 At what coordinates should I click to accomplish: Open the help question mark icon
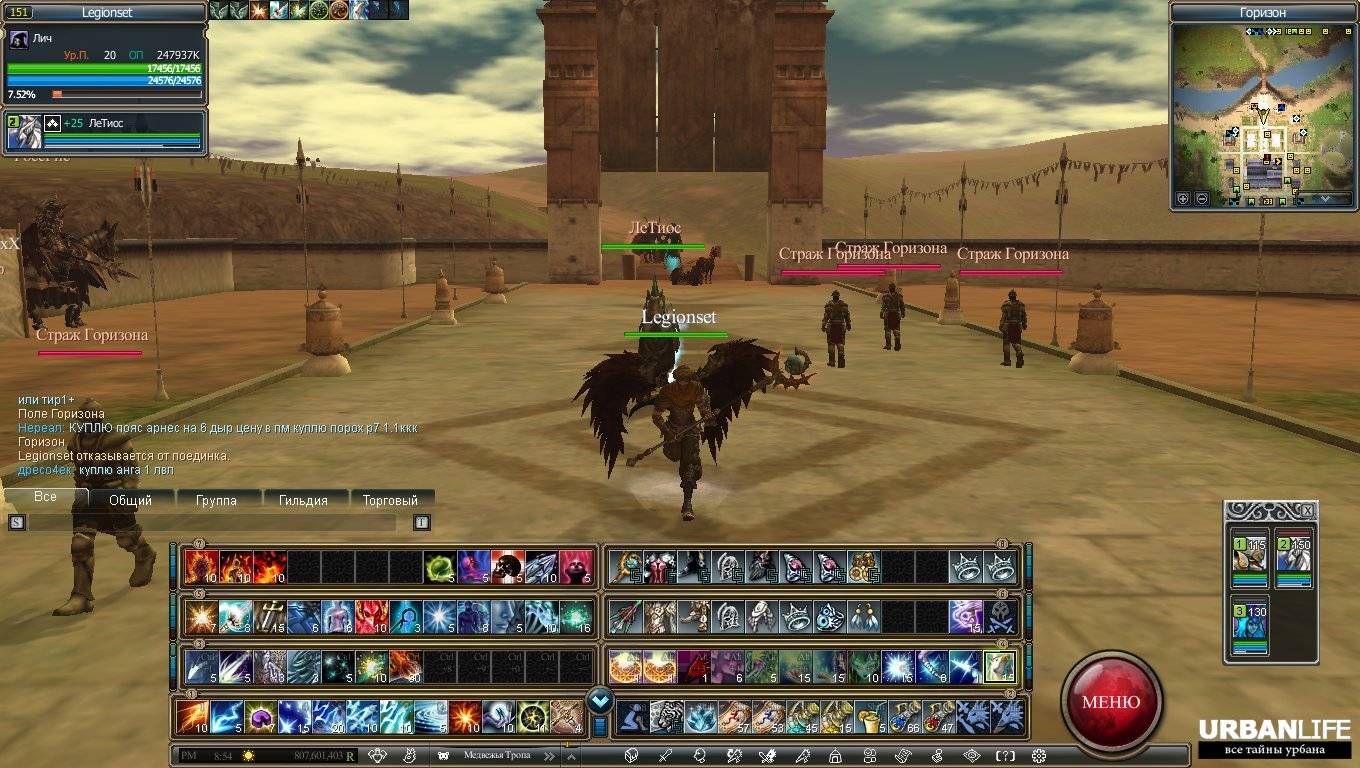(1005, 756)
